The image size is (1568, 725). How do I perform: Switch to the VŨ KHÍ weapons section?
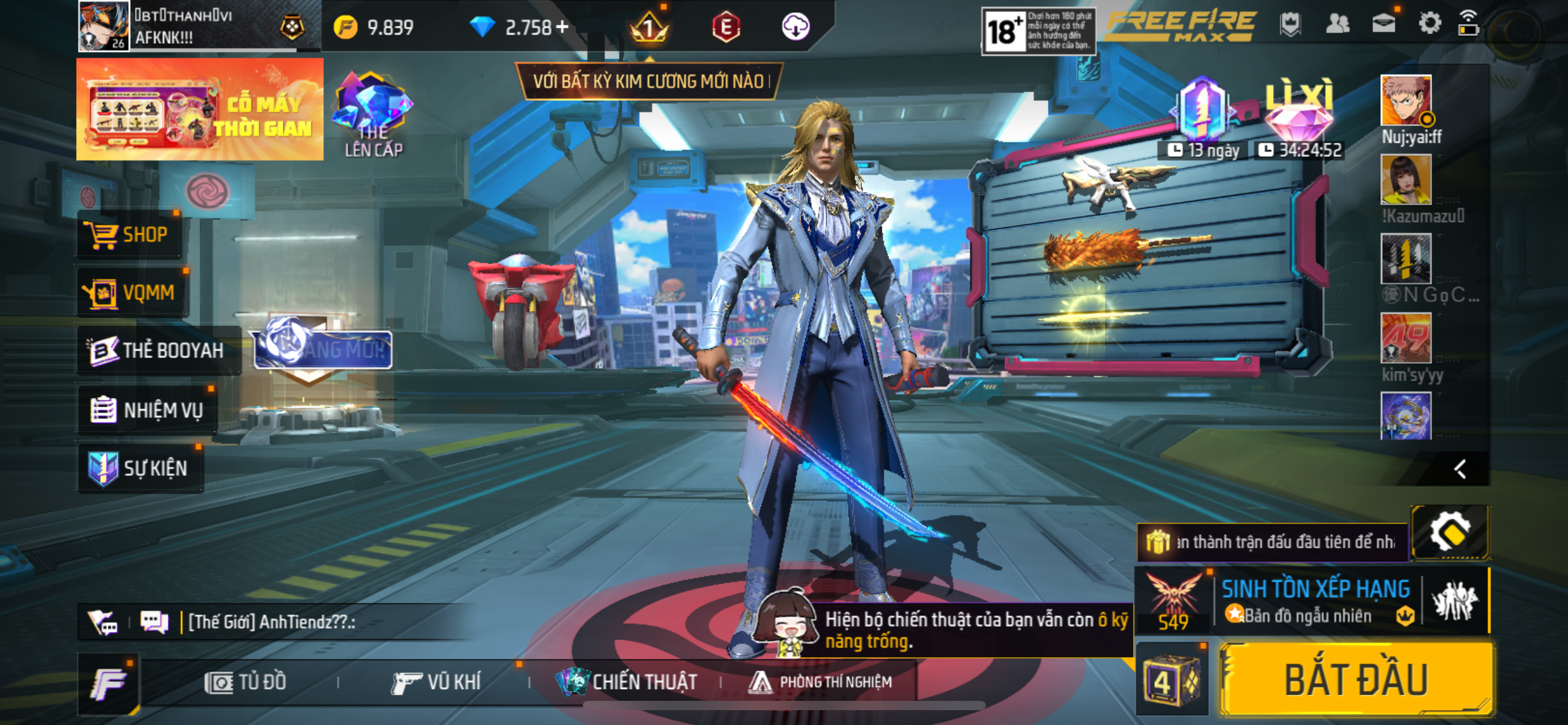tap(437, 682)
